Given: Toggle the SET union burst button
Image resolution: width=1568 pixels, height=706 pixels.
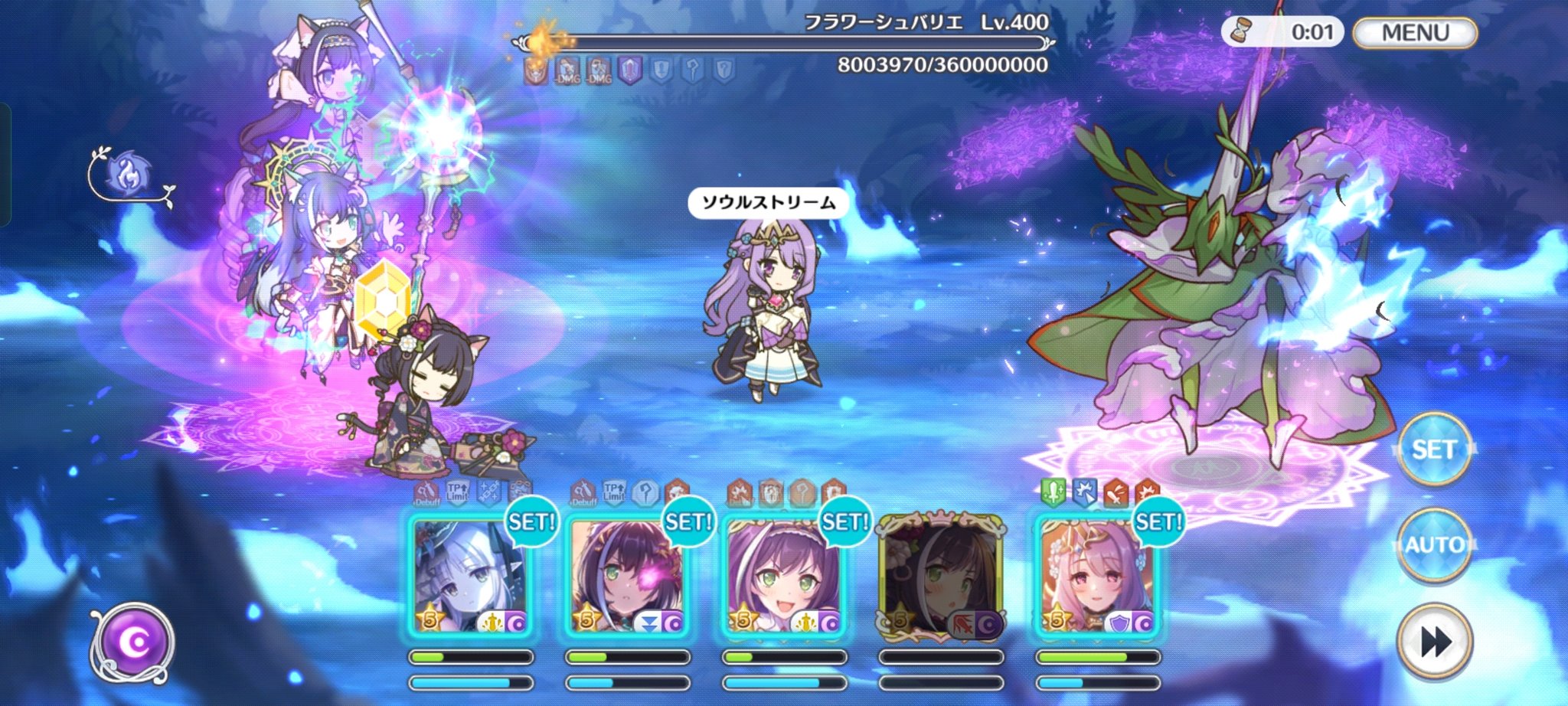Looking at the screenshot, I should (x=1434, y=449).
